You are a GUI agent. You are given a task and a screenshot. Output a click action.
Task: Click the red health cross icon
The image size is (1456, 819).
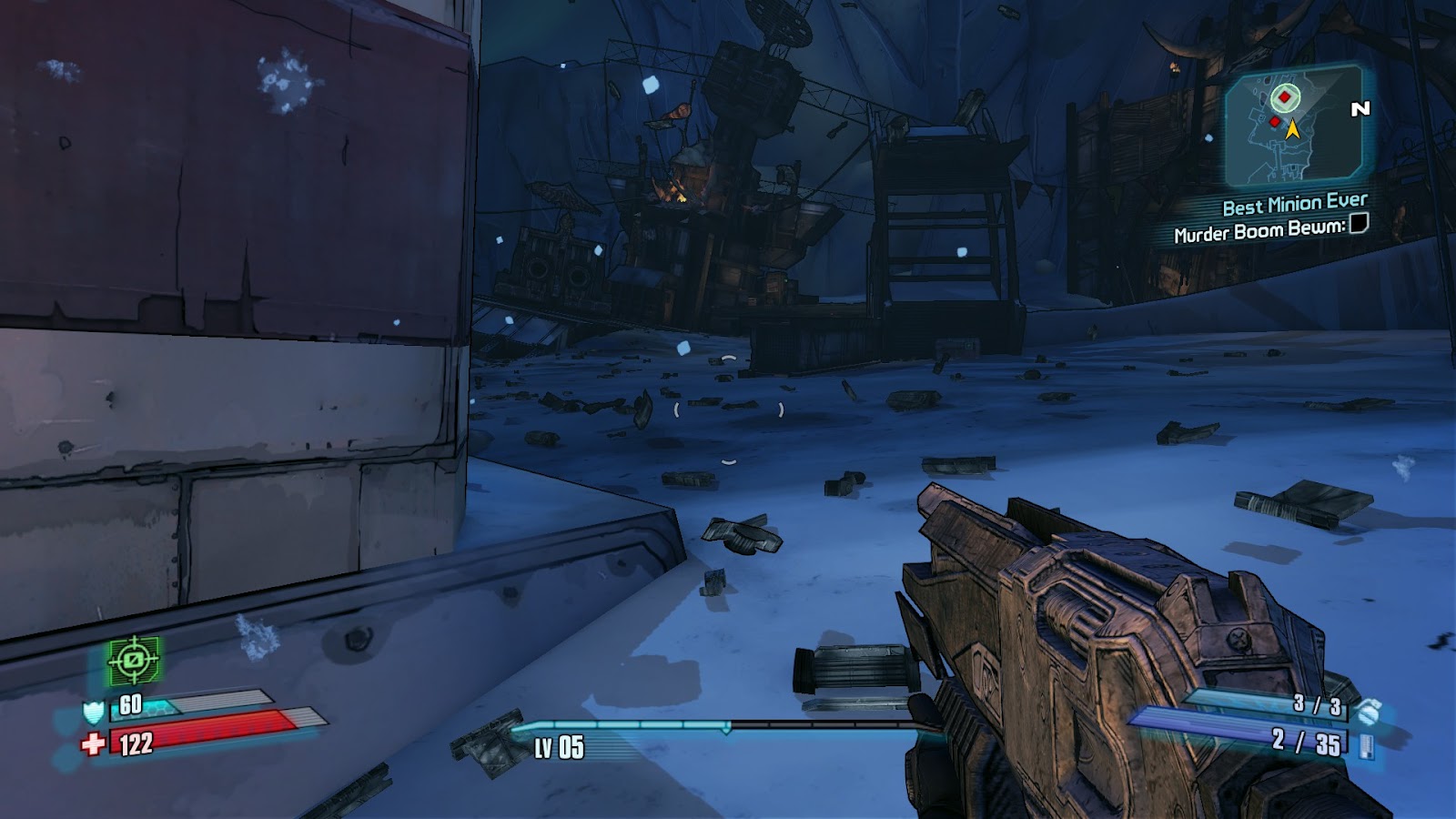[x=92, y=744]
